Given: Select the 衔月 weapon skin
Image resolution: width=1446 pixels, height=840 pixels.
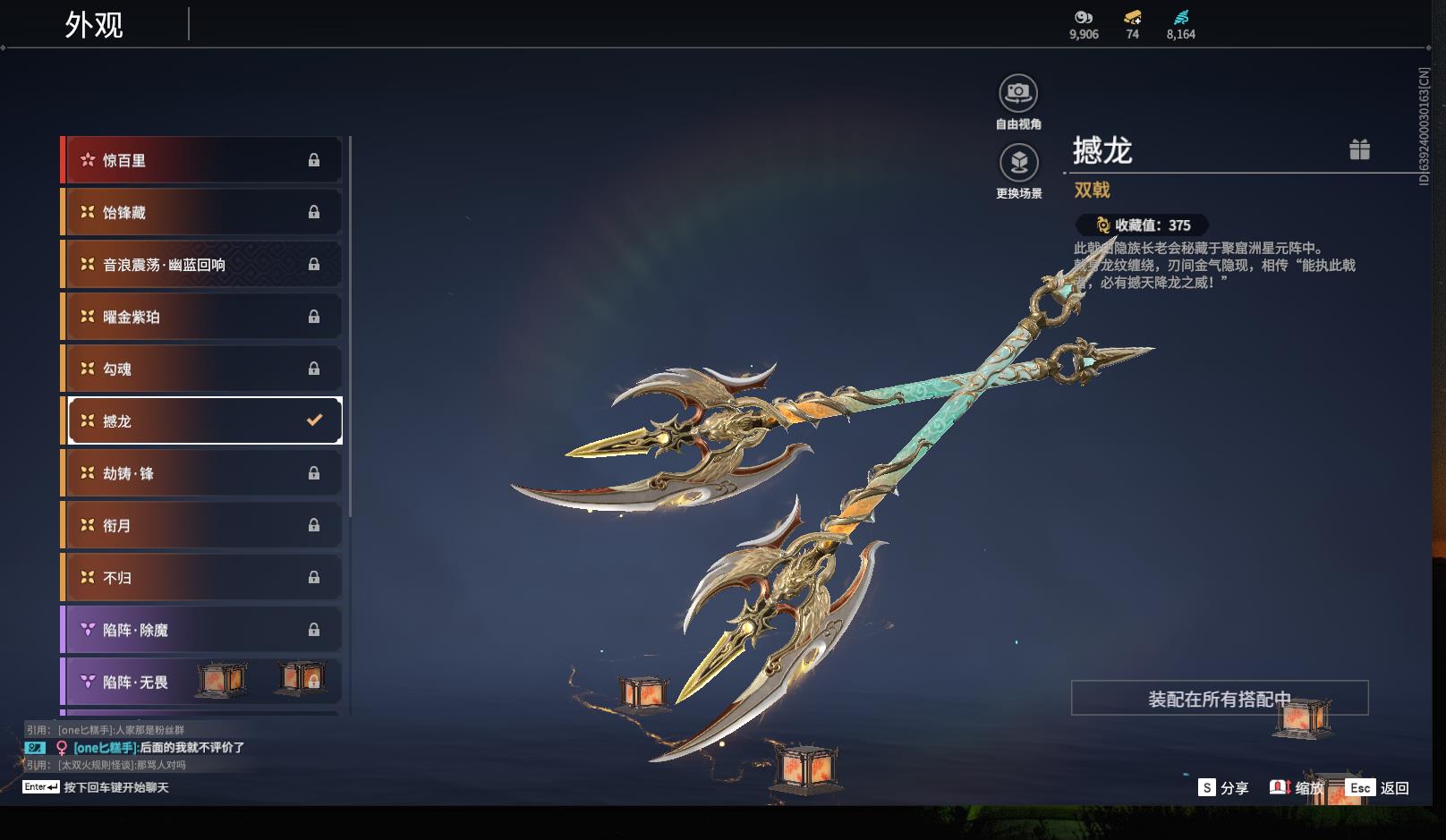Looking at the screenshot, I should click(202, 525).
